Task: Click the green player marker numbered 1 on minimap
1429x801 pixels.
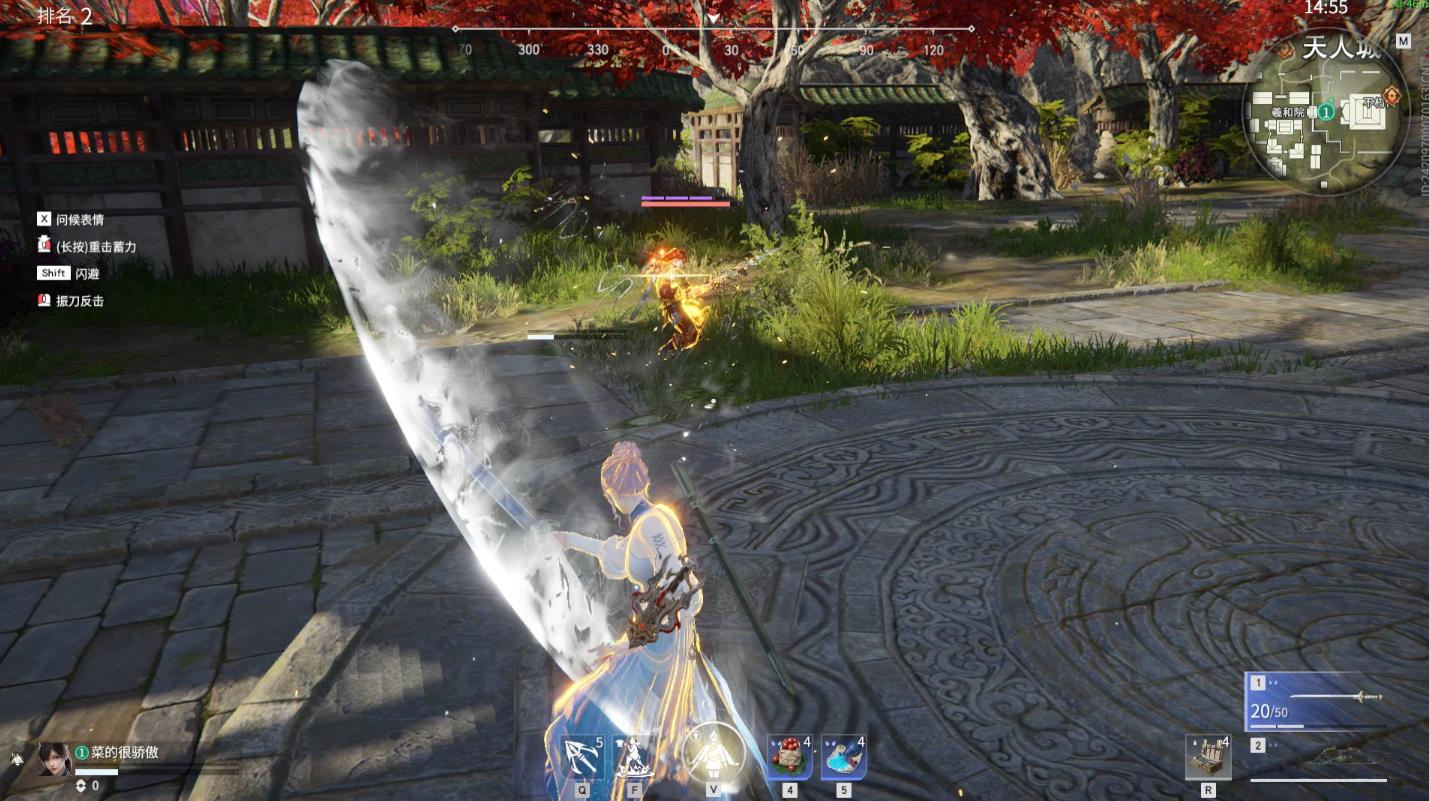Action: [1326, 112]
